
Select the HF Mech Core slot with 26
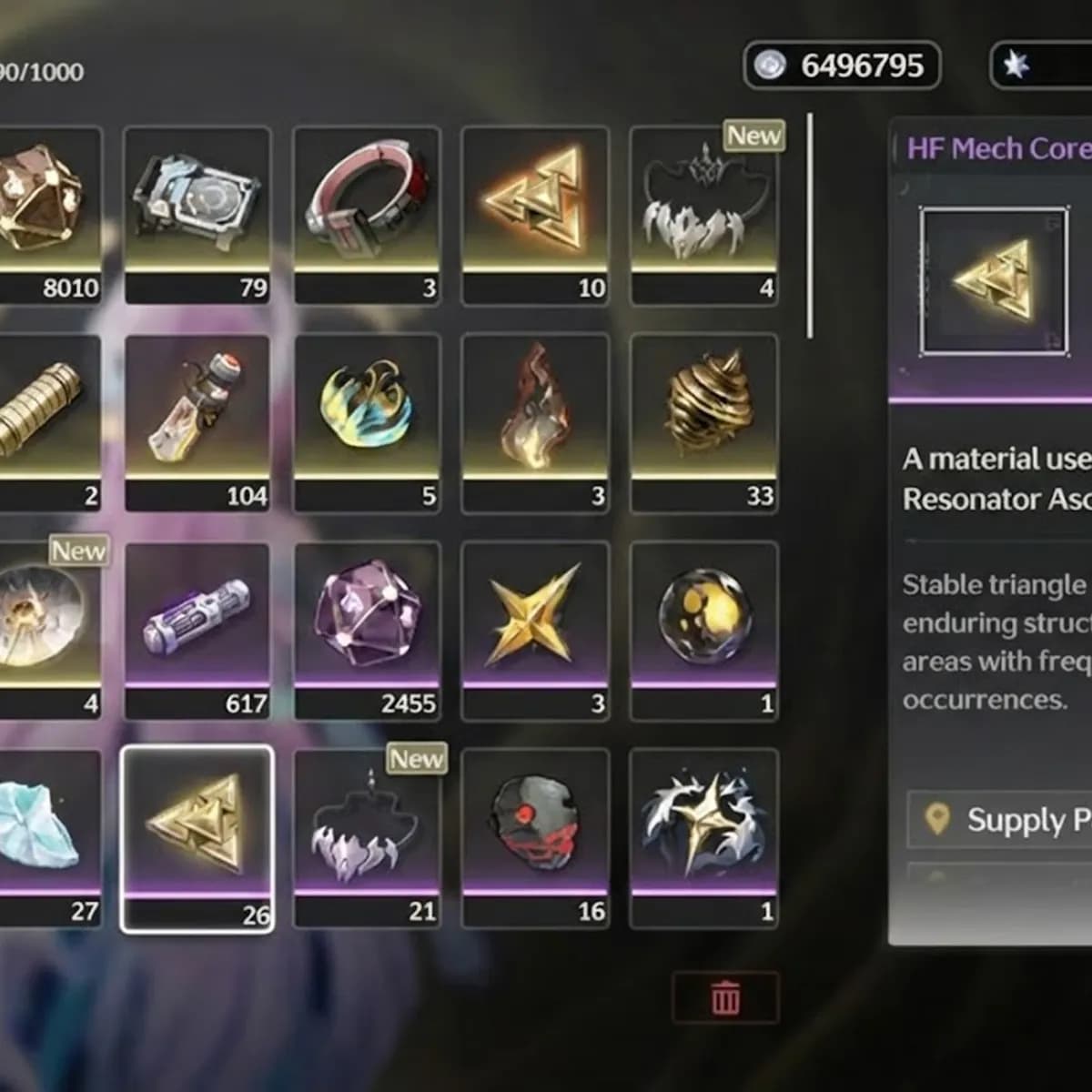[x=197, y=837]
